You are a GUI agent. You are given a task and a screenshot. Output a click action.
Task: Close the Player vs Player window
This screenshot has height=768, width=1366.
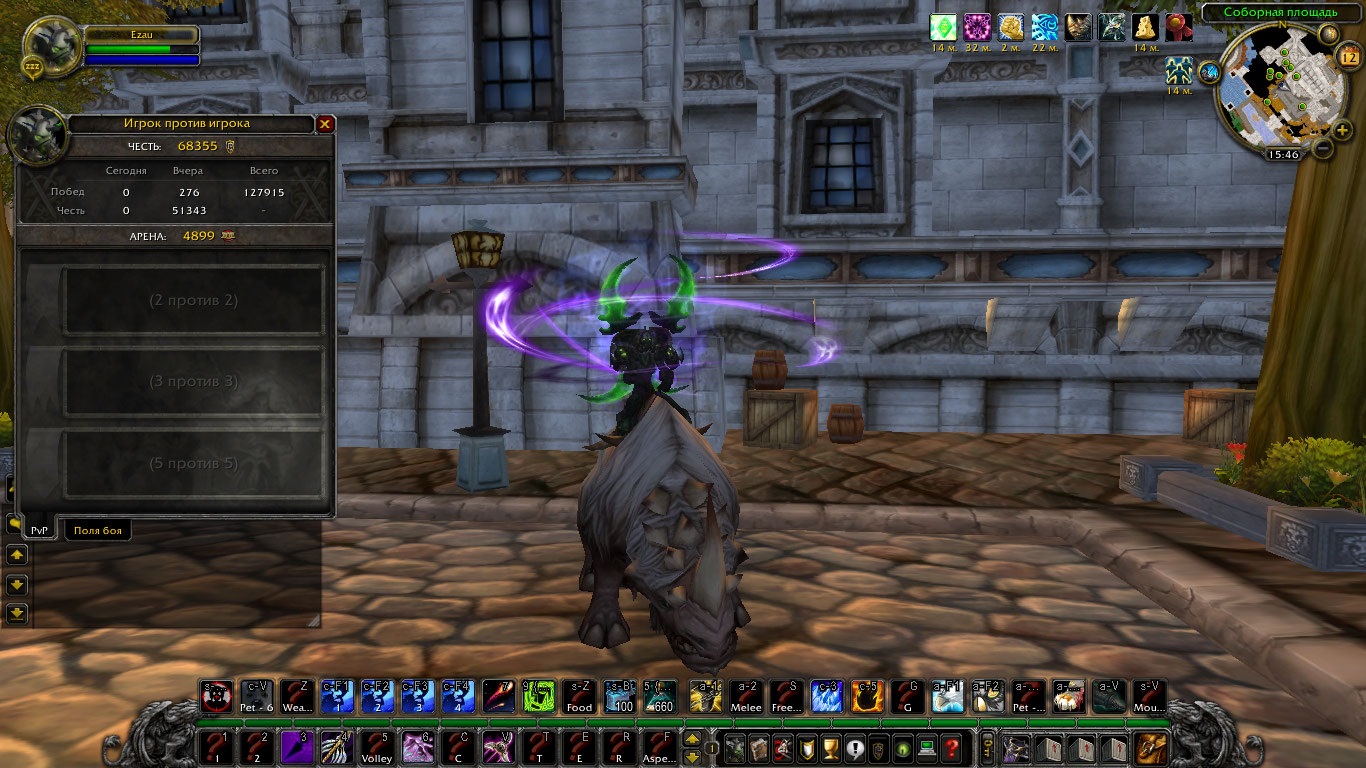point(325,124)
